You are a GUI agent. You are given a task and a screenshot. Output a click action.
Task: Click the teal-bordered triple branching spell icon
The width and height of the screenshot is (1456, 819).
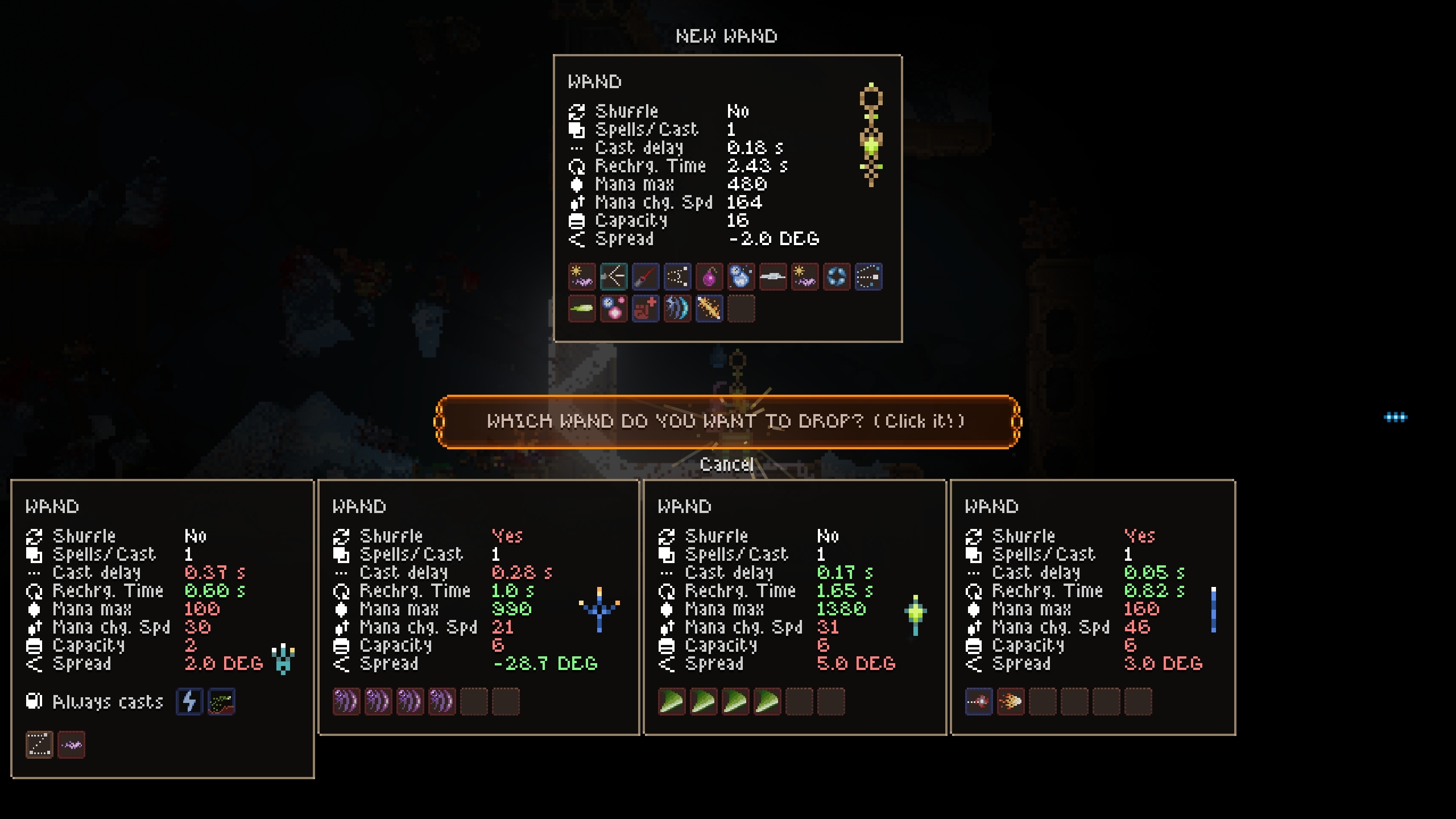(x=614, y=277)
